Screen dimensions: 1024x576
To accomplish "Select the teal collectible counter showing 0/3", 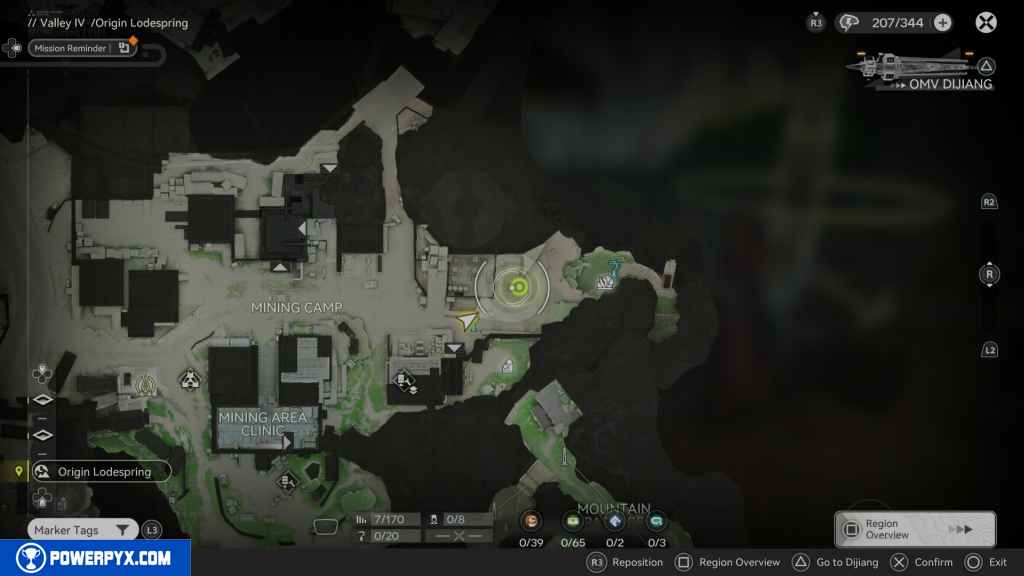I will click(656, 521).
